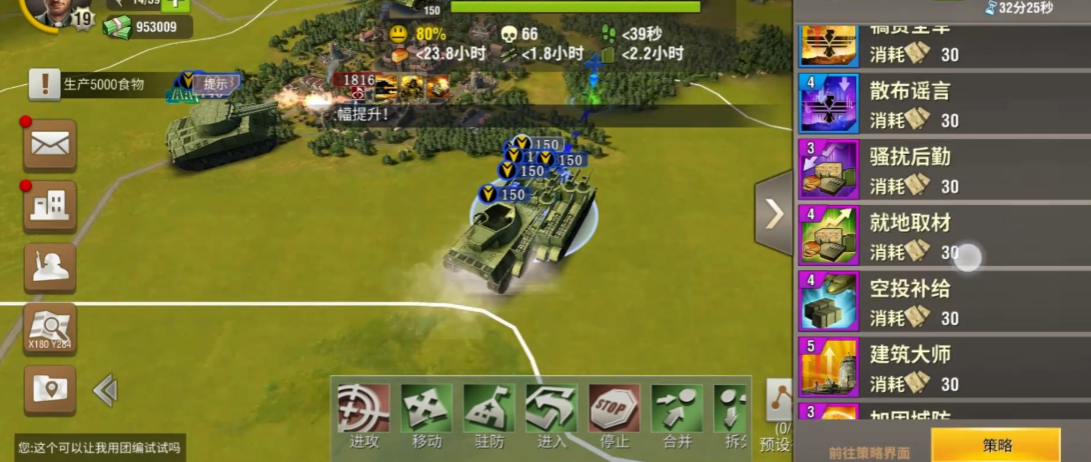The width and height of the screenshot is (1091, 462).
Task: Select the 散布谣言 strategy
Action: pyautogui.click(x=942, y=104)
